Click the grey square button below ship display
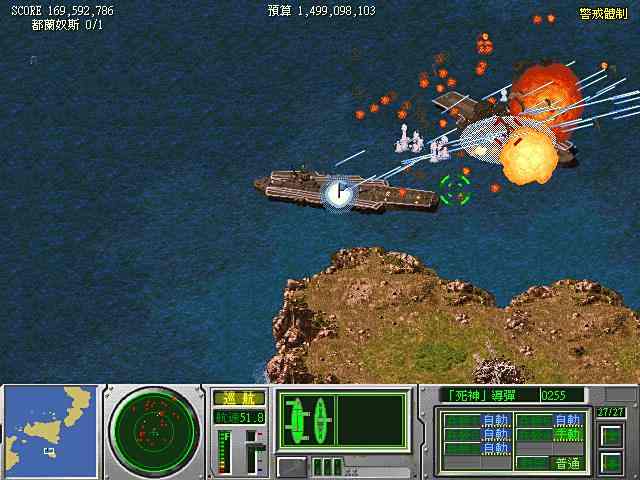The image size is (640, 480). pyautogui.click(x=291, y=465)
